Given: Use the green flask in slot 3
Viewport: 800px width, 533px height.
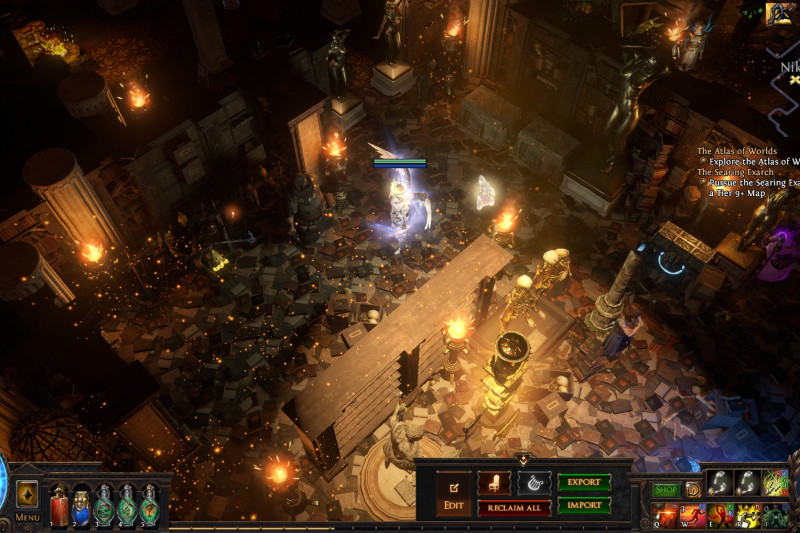Looking at the screenshot, I should (104, 503).
